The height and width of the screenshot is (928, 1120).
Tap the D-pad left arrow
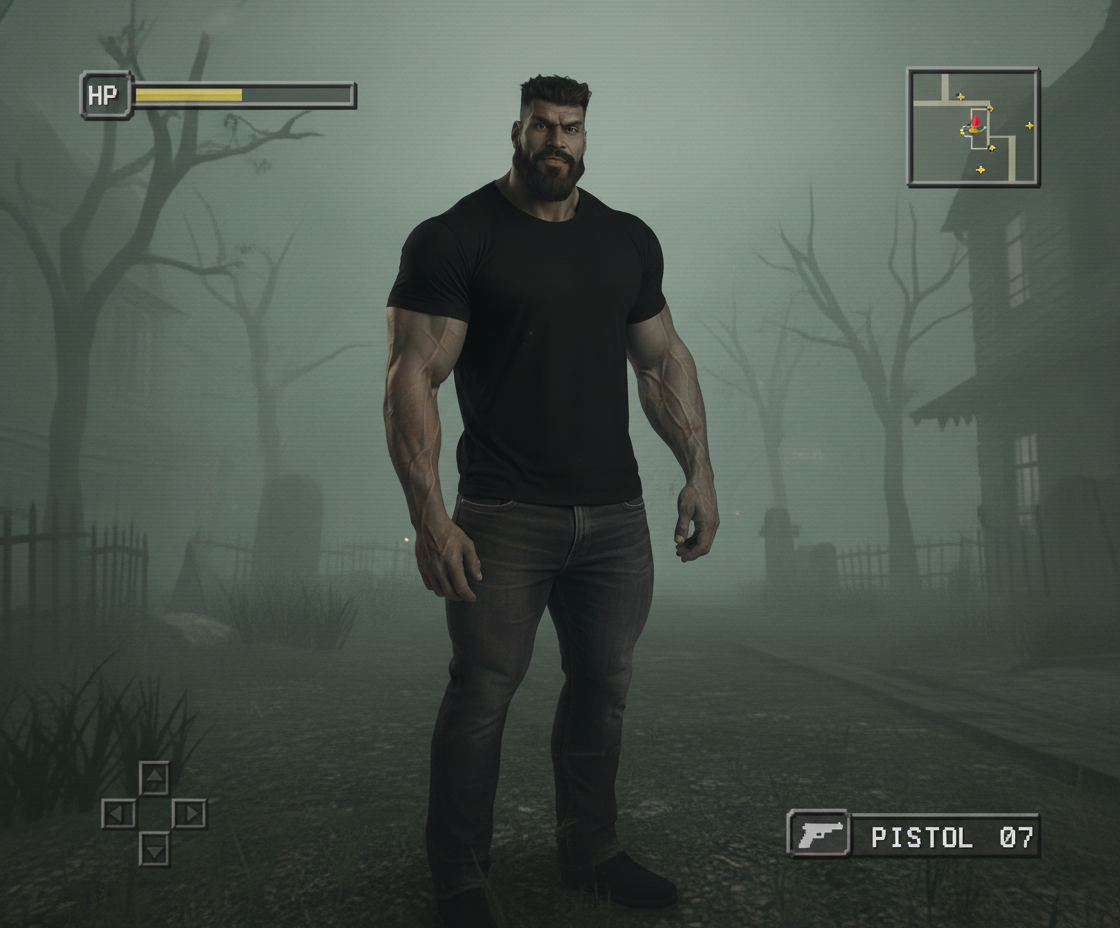pyautogui.click(x=118, y=813)
